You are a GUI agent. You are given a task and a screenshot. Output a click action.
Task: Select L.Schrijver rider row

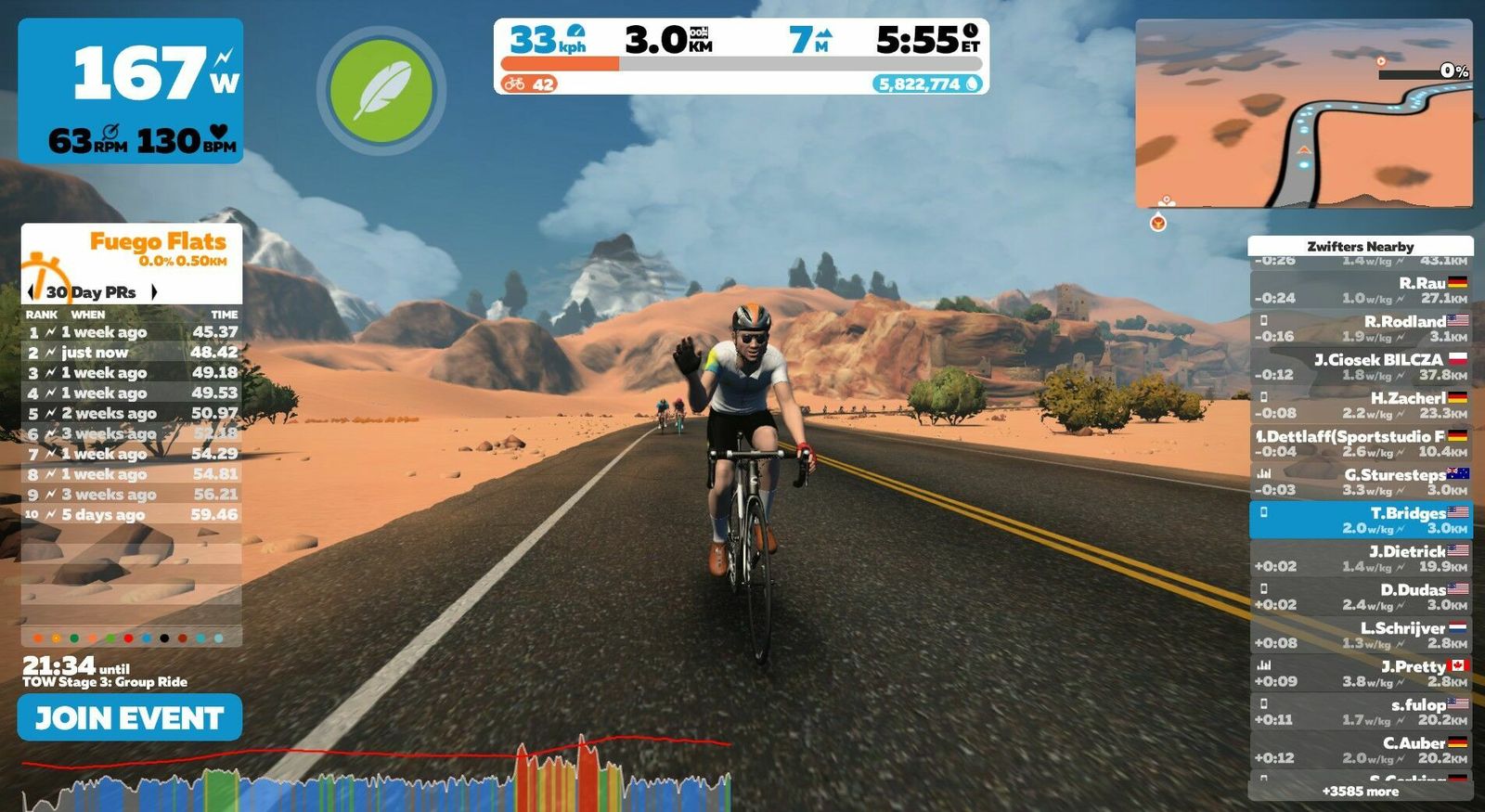coord(1360,635)
